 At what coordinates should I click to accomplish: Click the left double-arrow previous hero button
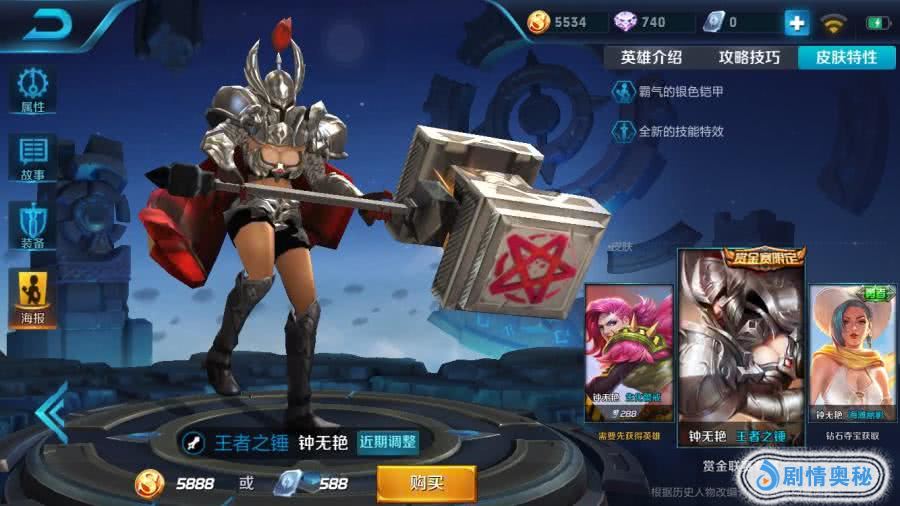click(x=50, y=411)
